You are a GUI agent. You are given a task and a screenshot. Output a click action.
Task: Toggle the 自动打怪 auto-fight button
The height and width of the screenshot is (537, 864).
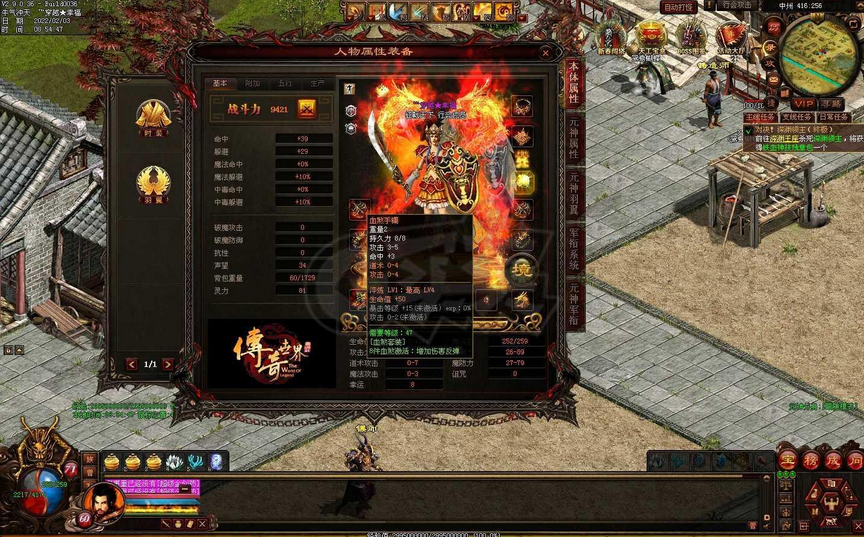coord(679,7)
